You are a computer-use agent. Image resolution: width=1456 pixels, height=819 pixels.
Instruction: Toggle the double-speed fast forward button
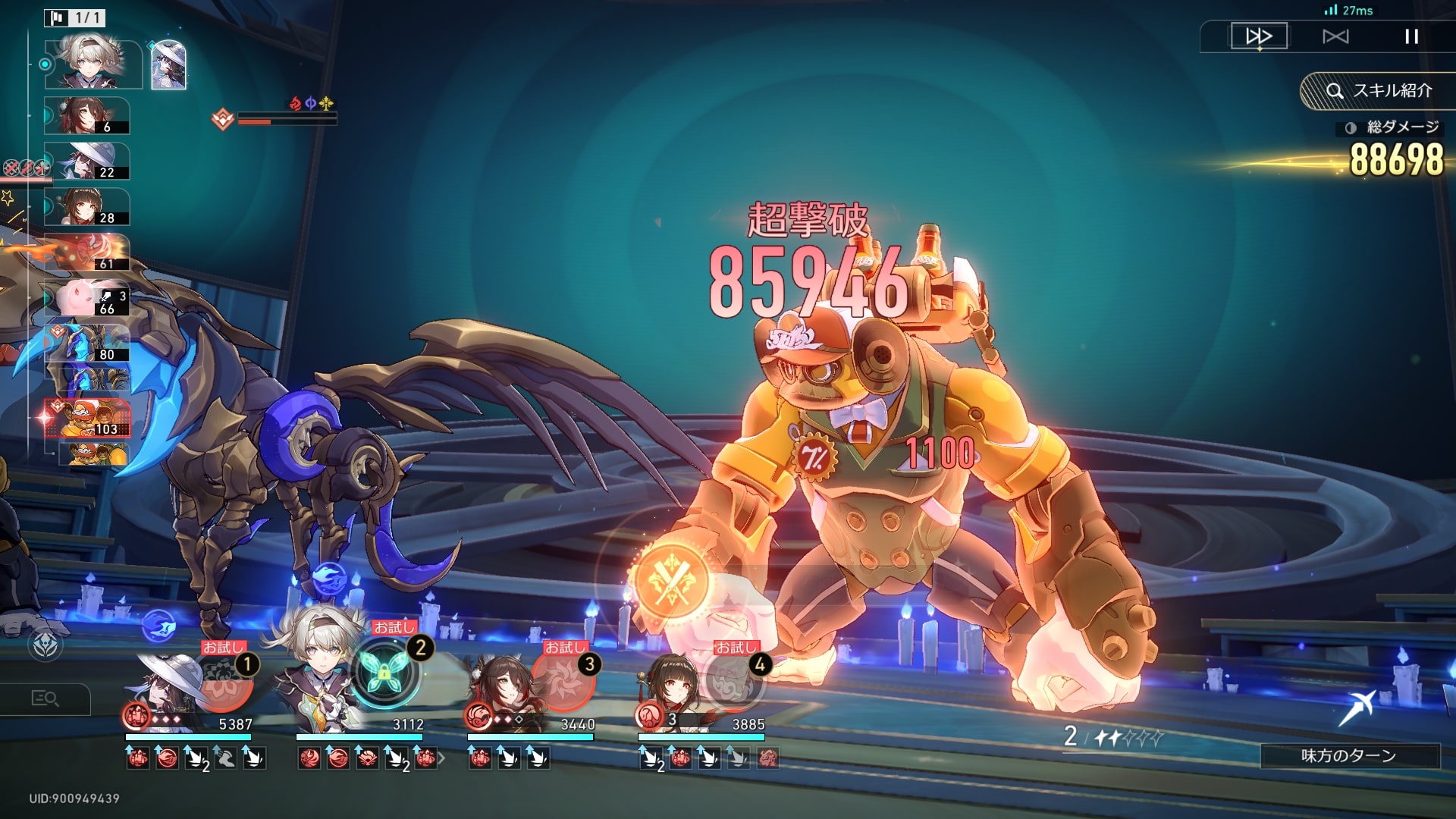click(x=1259, y=36)
